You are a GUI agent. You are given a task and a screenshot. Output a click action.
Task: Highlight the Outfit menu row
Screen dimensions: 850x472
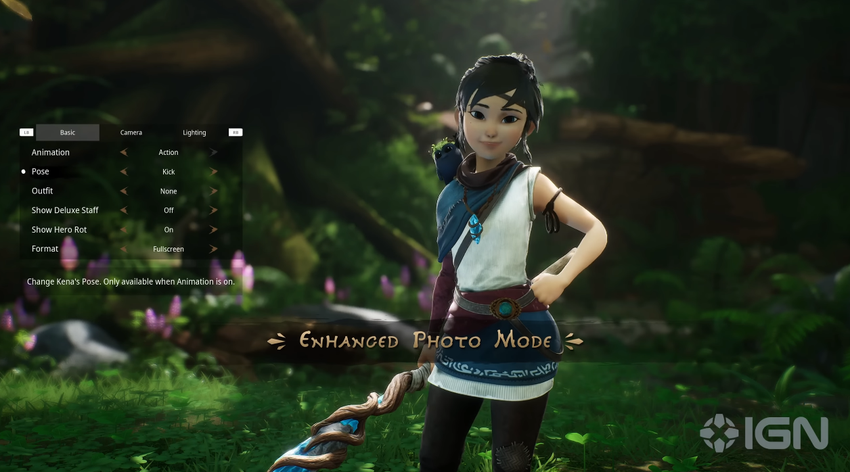pyautogui.click(x=43, y=191)
